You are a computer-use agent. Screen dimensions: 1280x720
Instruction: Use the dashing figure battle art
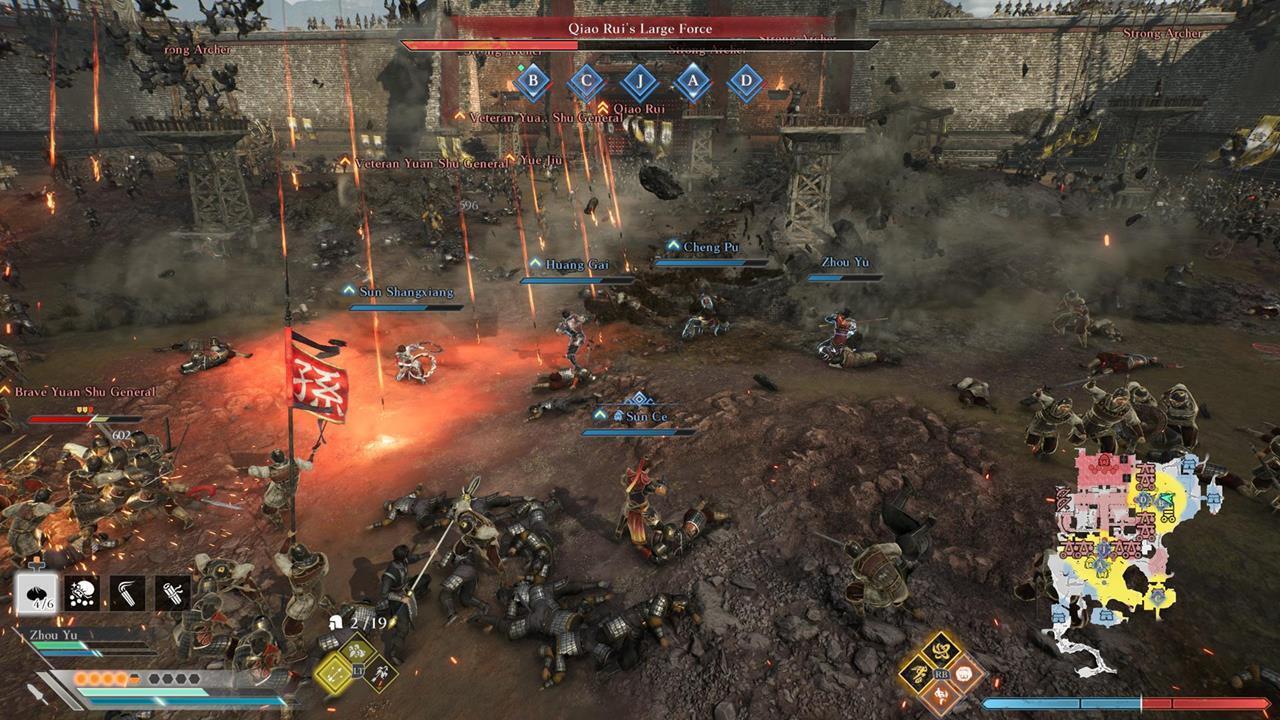[x=917, y=674]
